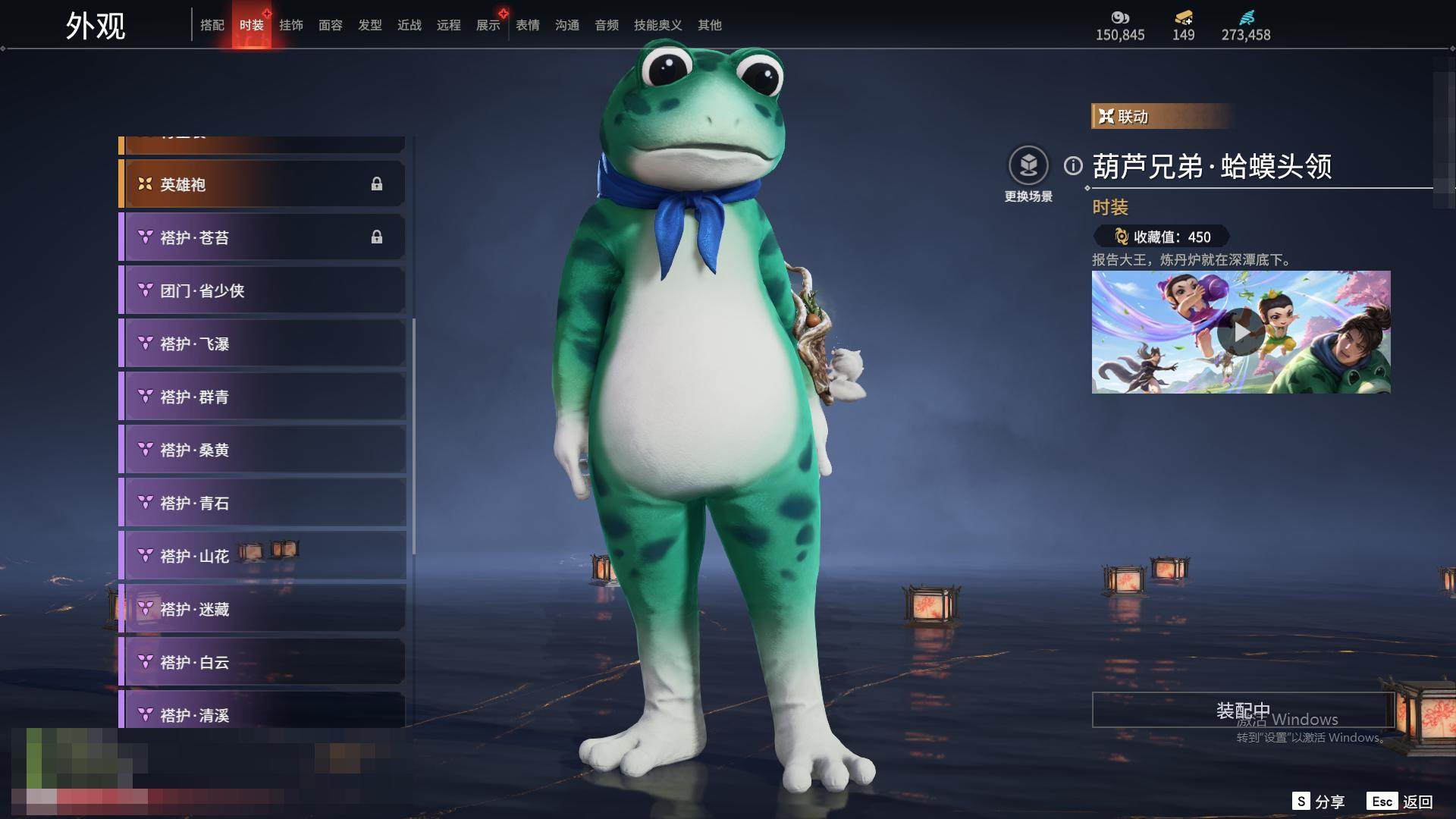Play the 葫芦兄弟 collab preview video
1456x819 pixels.
(x=1241, y=332)
